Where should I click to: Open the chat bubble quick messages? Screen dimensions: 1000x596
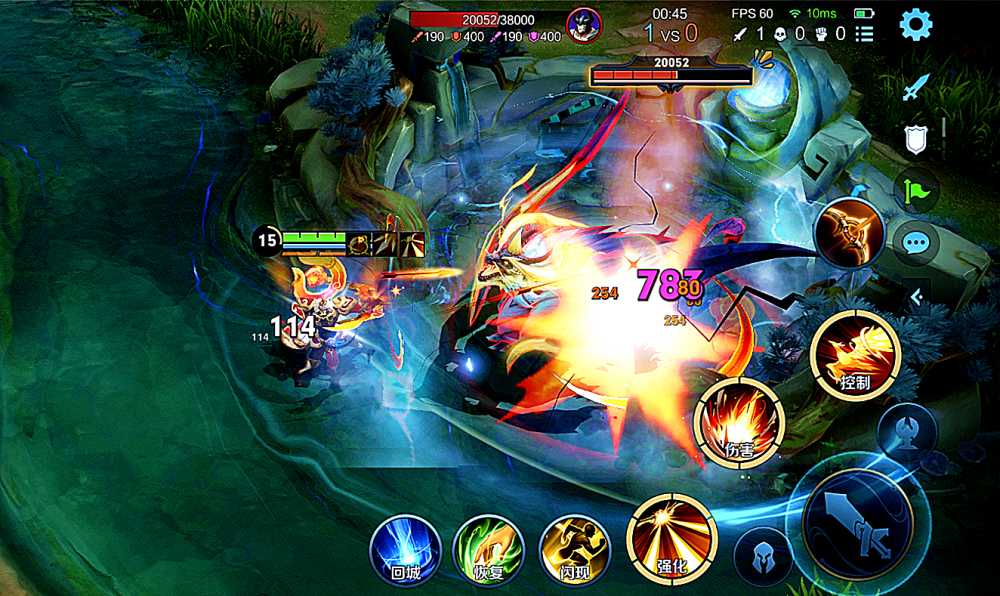tap(916, 242)
